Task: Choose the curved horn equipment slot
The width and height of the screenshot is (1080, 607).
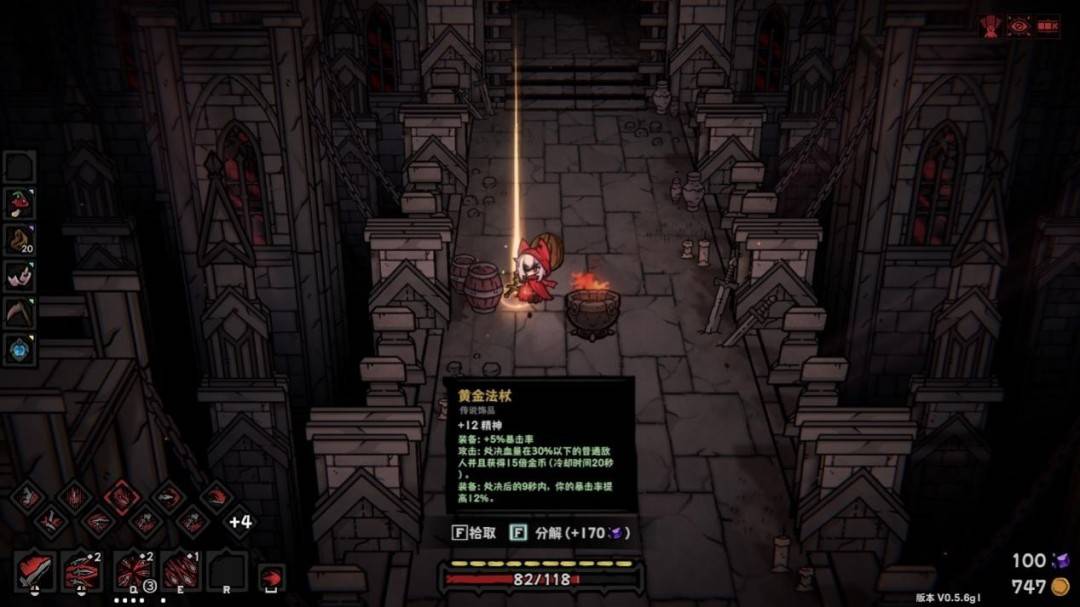Action: (x=20, y=312)
